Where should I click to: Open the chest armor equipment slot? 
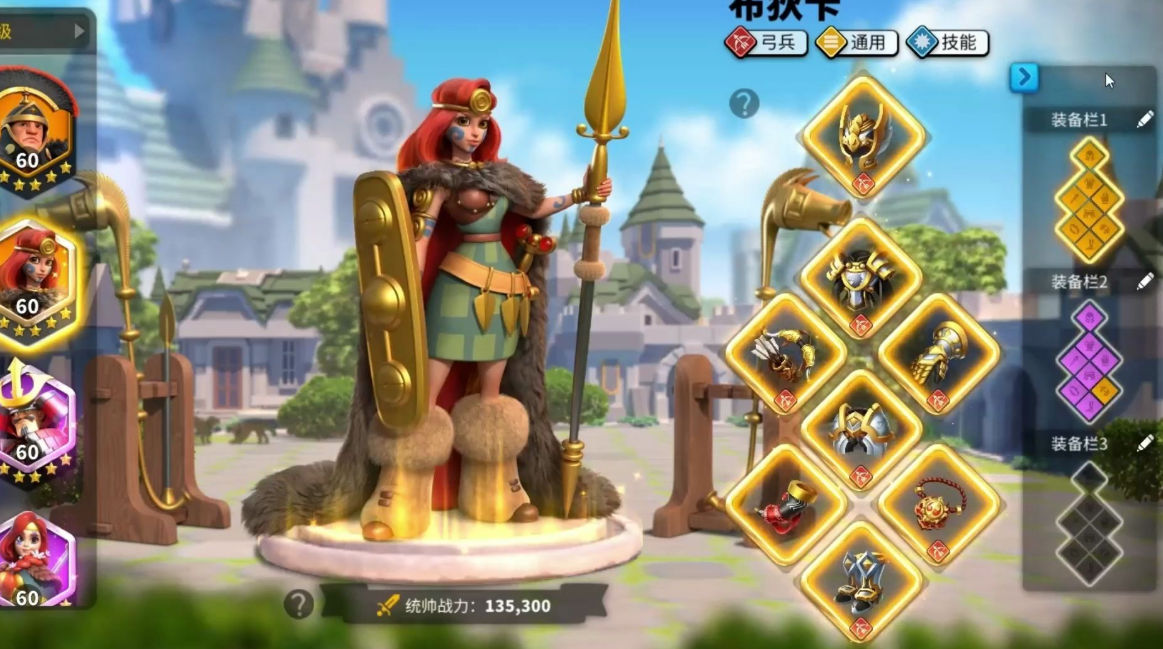pyautogui.click(x=860, y=279)
